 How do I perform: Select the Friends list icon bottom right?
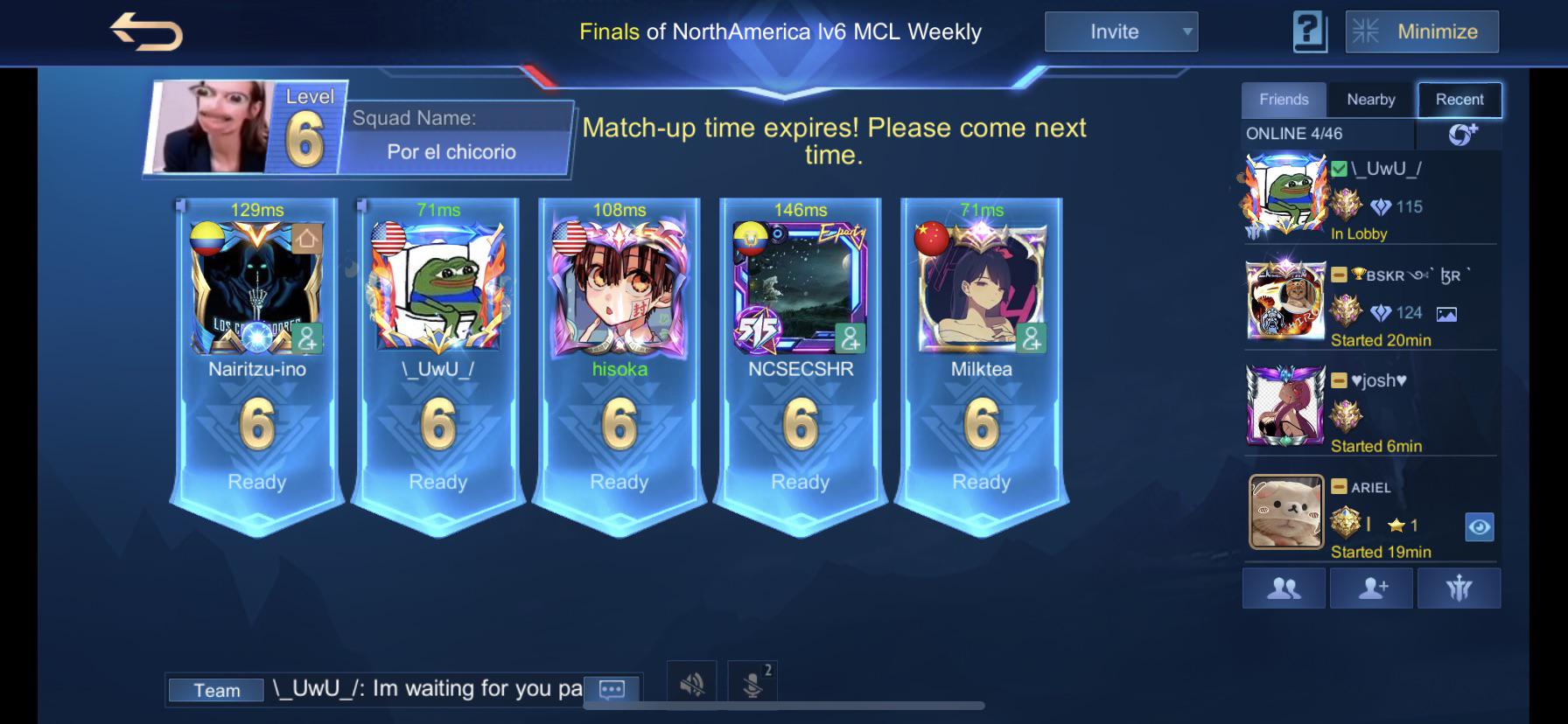click(1283, 588)
